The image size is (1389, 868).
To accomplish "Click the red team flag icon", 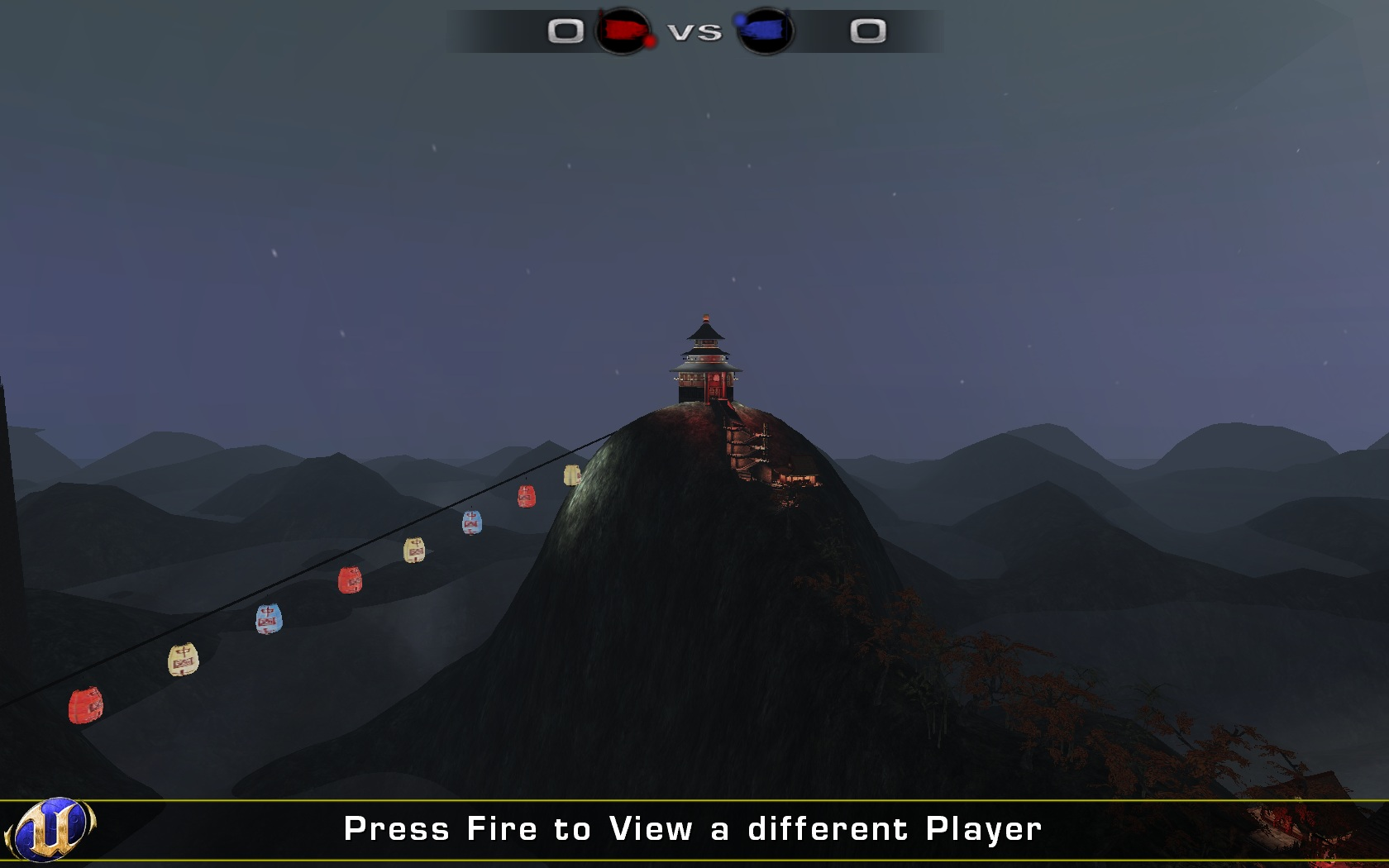I will 623,29.
